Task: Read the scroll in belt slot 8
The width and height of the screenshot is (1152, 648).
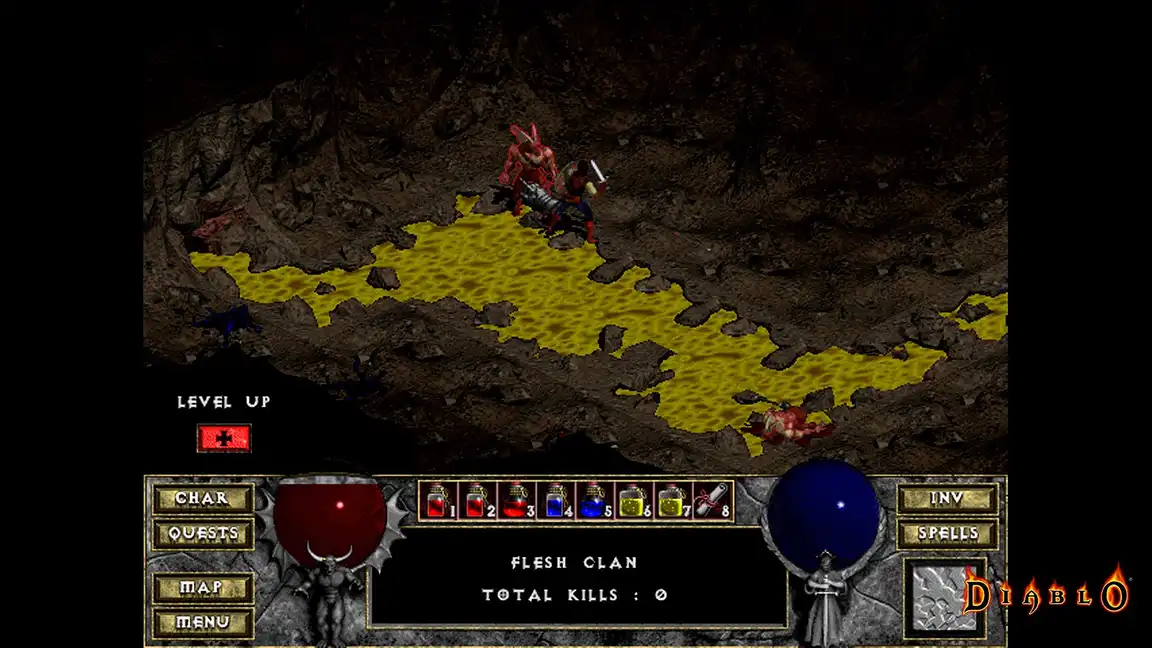Action: 712,500
